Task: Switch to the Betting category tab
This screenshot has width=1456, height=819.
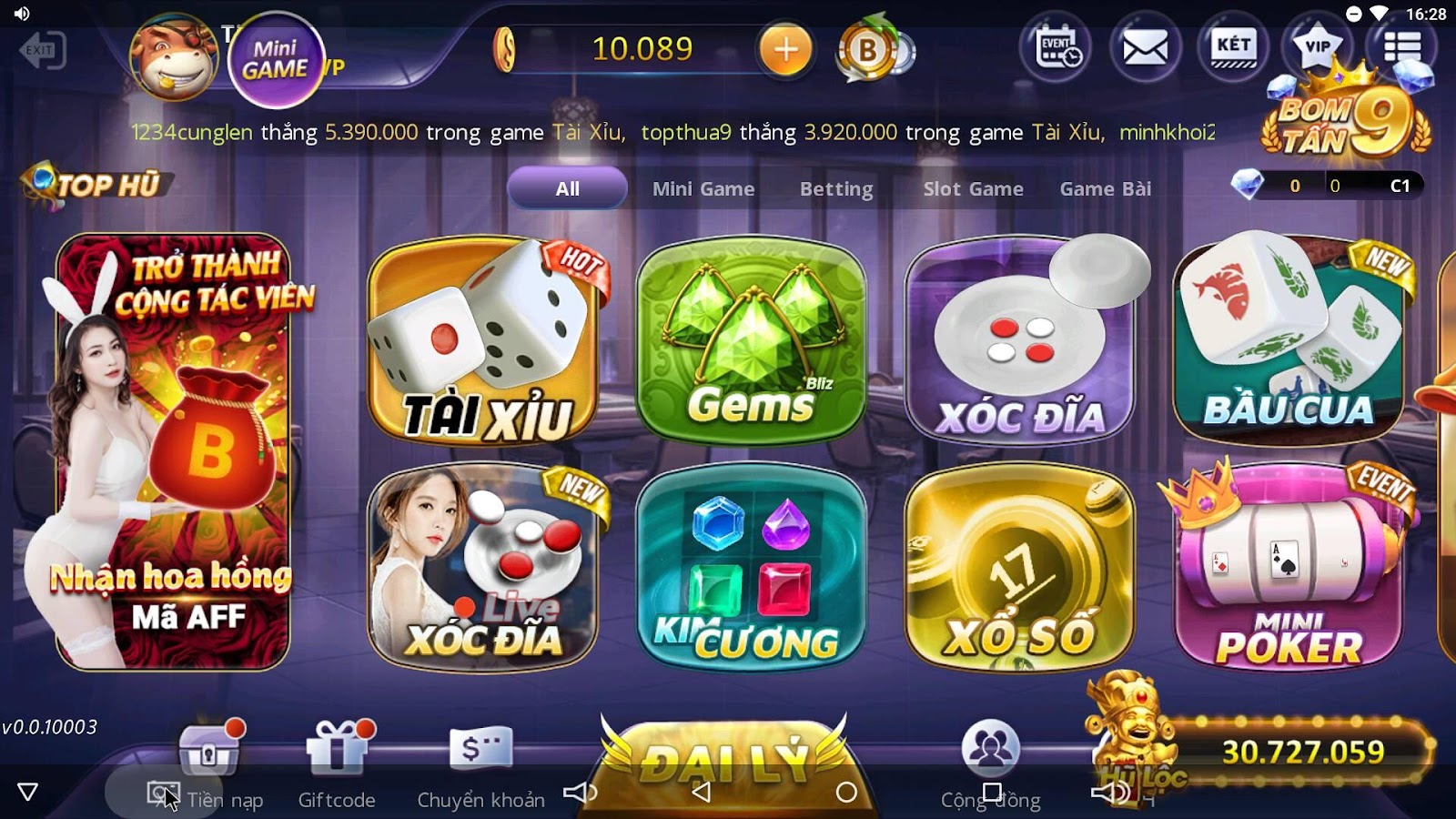Action: pos(836,188)
